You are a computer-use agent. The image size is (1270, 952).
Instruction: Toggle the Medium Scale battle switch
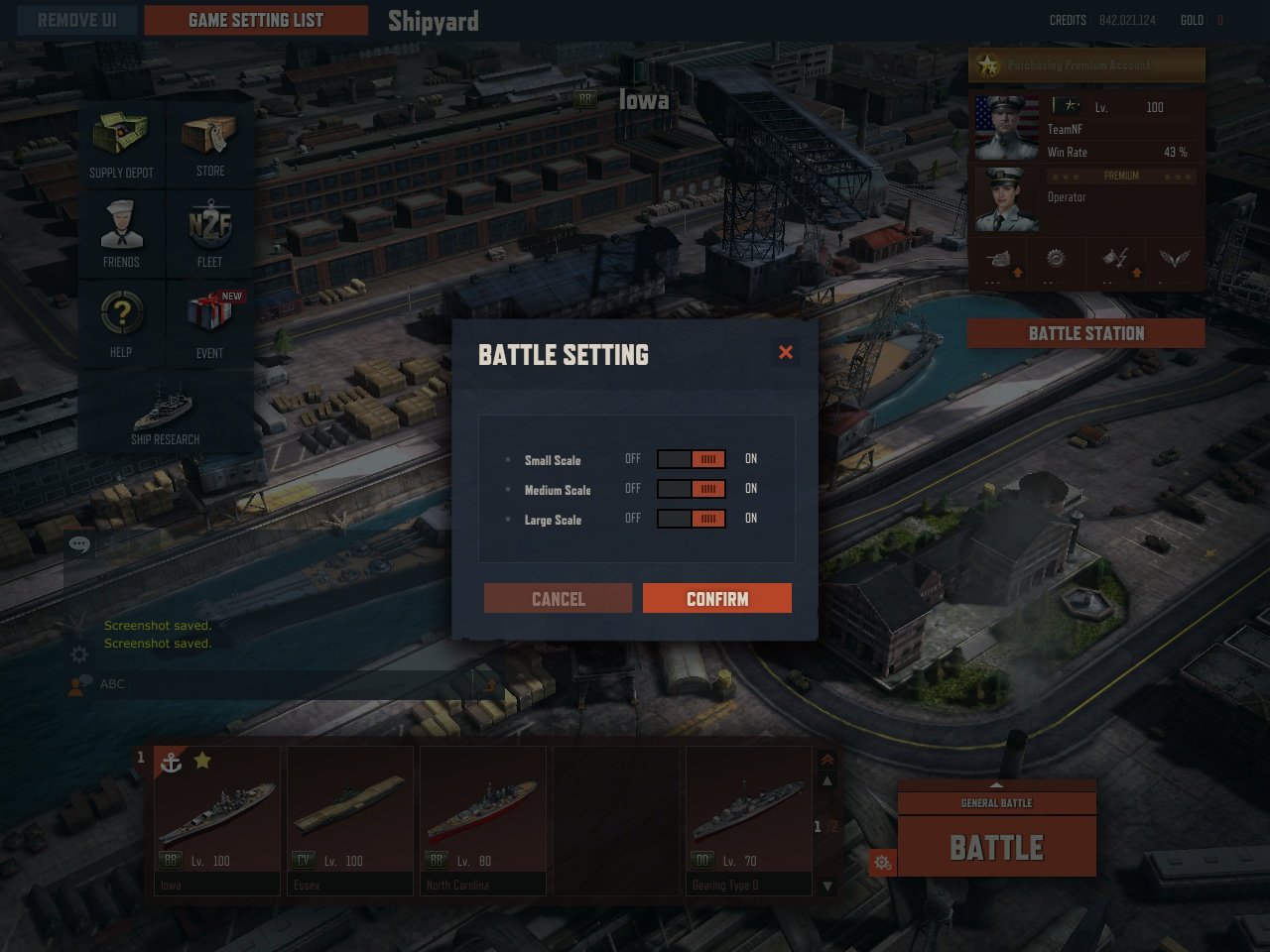692,489
